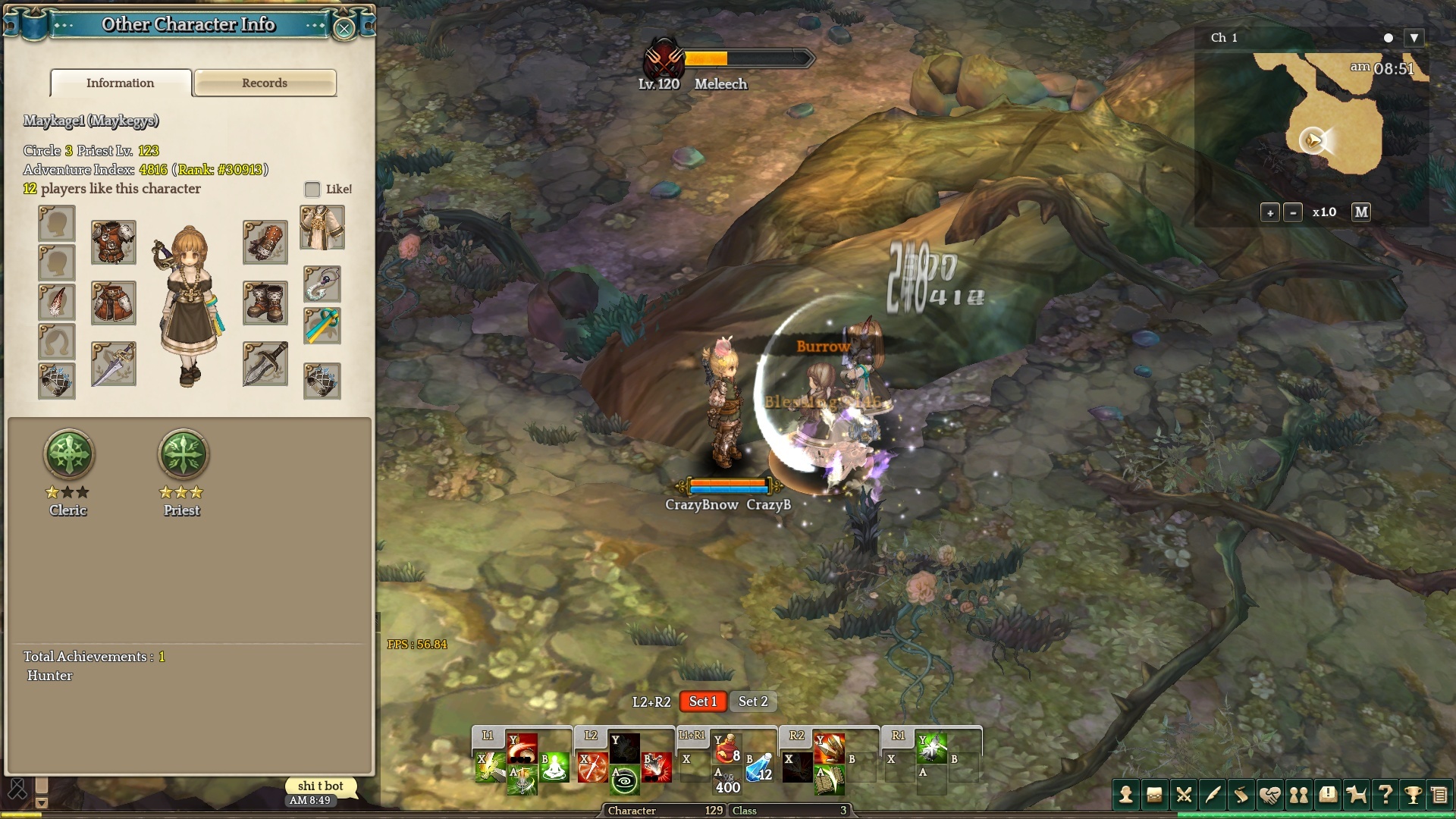Close the Other Character Info window
This screenshot has width=1456, height=819.
[x=344, y=29]
